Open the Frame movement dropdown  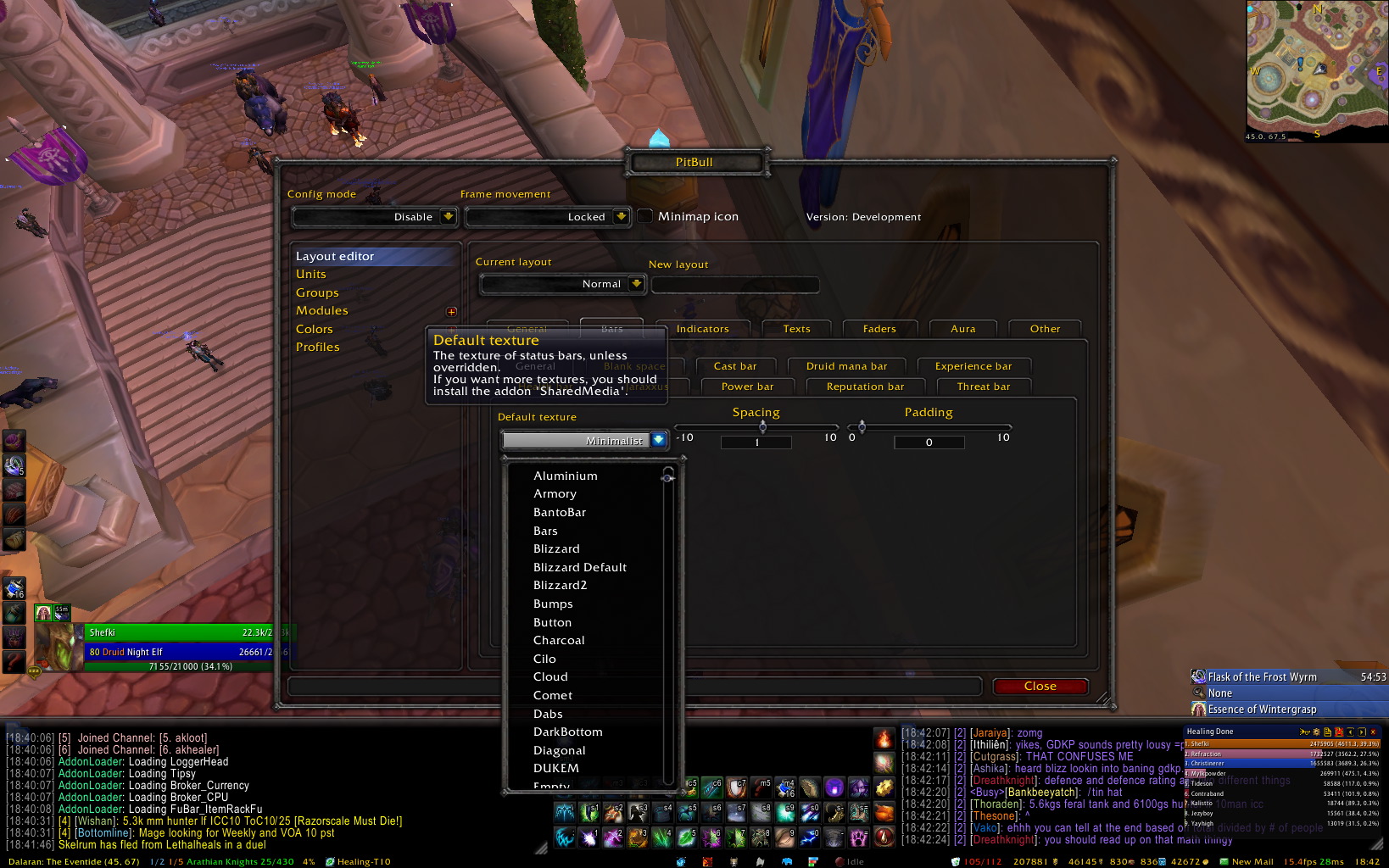coord(621,217)
